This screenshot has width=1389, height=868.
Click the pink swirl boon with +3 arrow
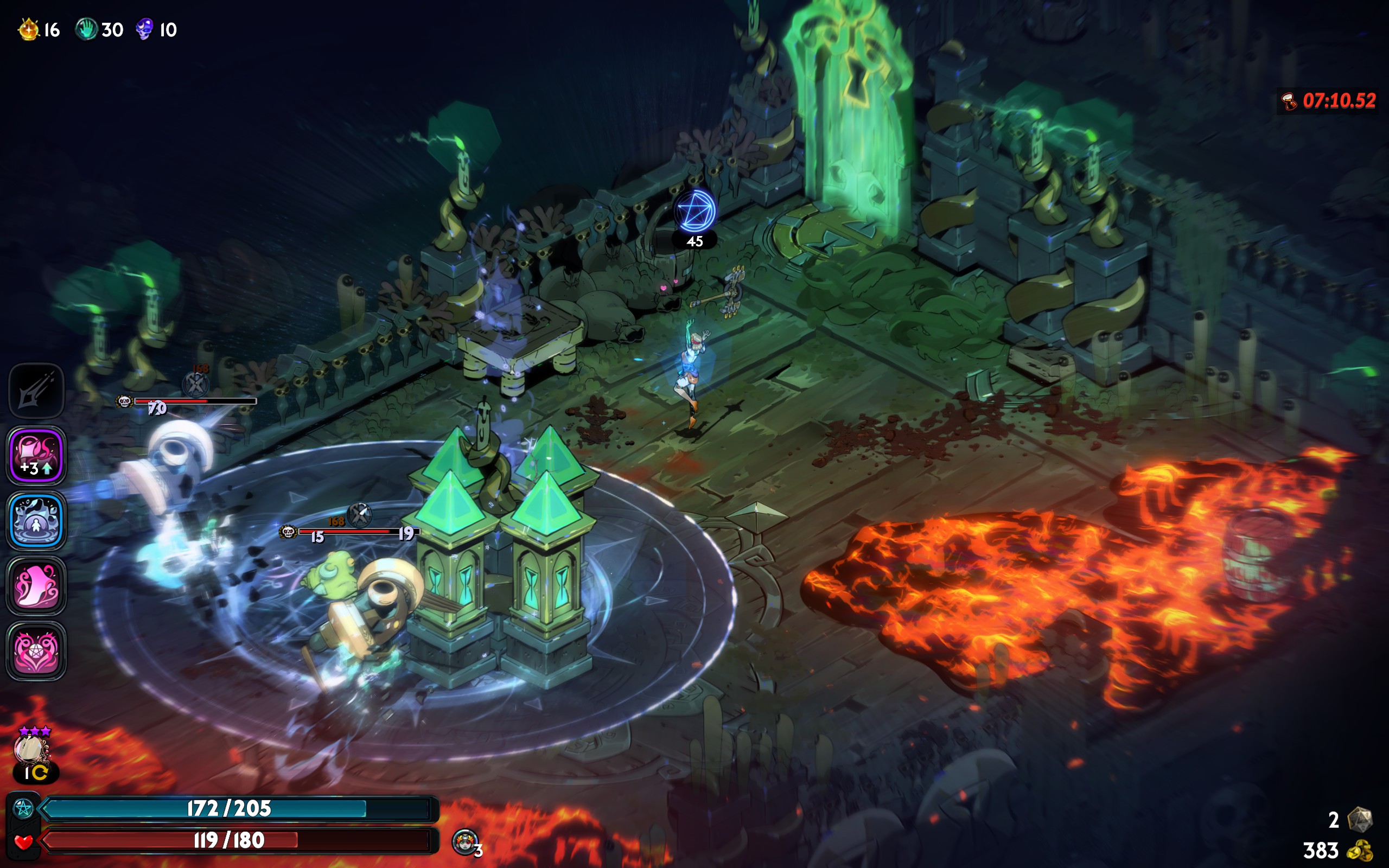36,456
